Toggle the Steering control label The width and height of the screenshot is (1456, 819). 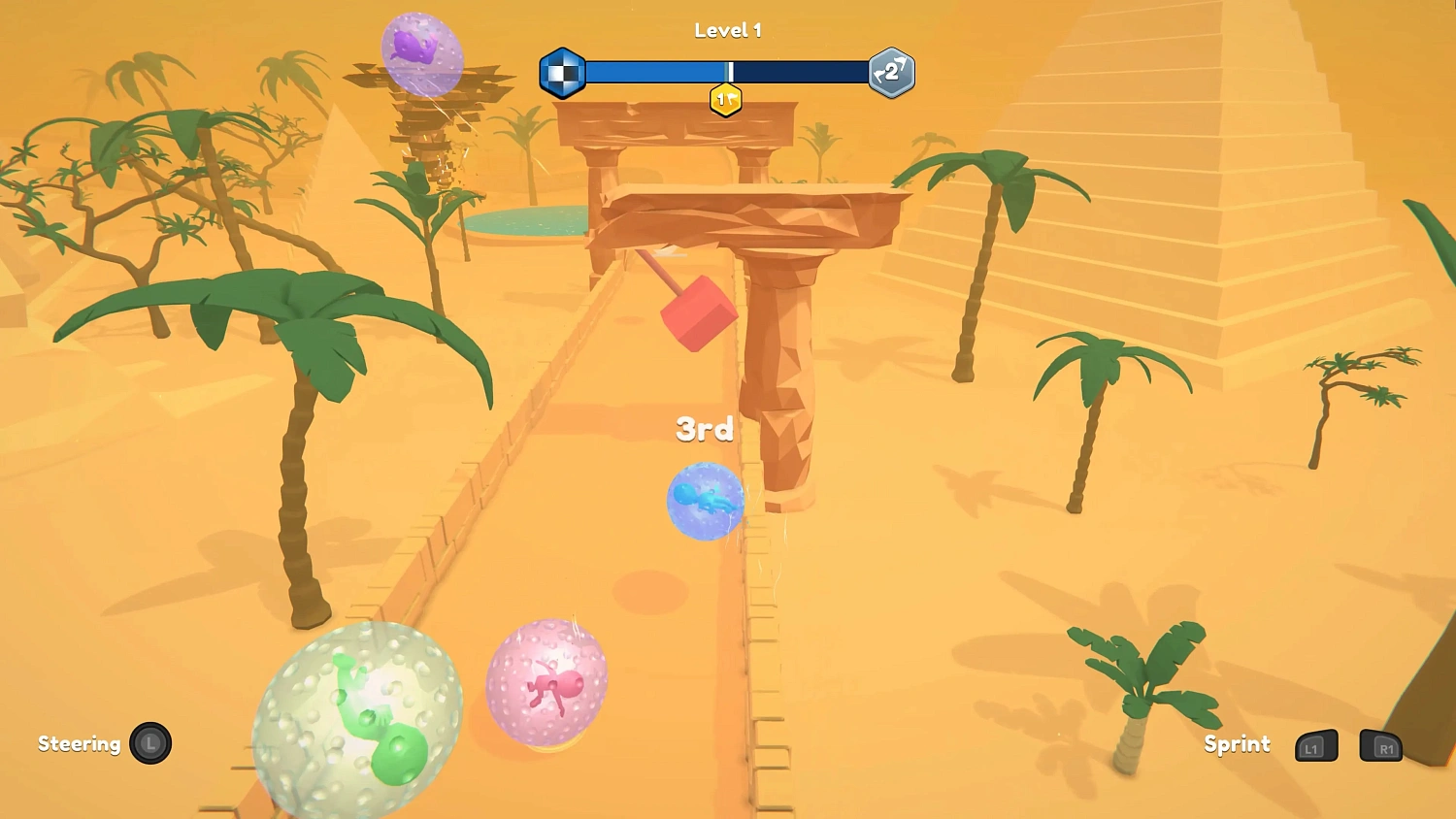pyautogui.click(x=80, y=743)
